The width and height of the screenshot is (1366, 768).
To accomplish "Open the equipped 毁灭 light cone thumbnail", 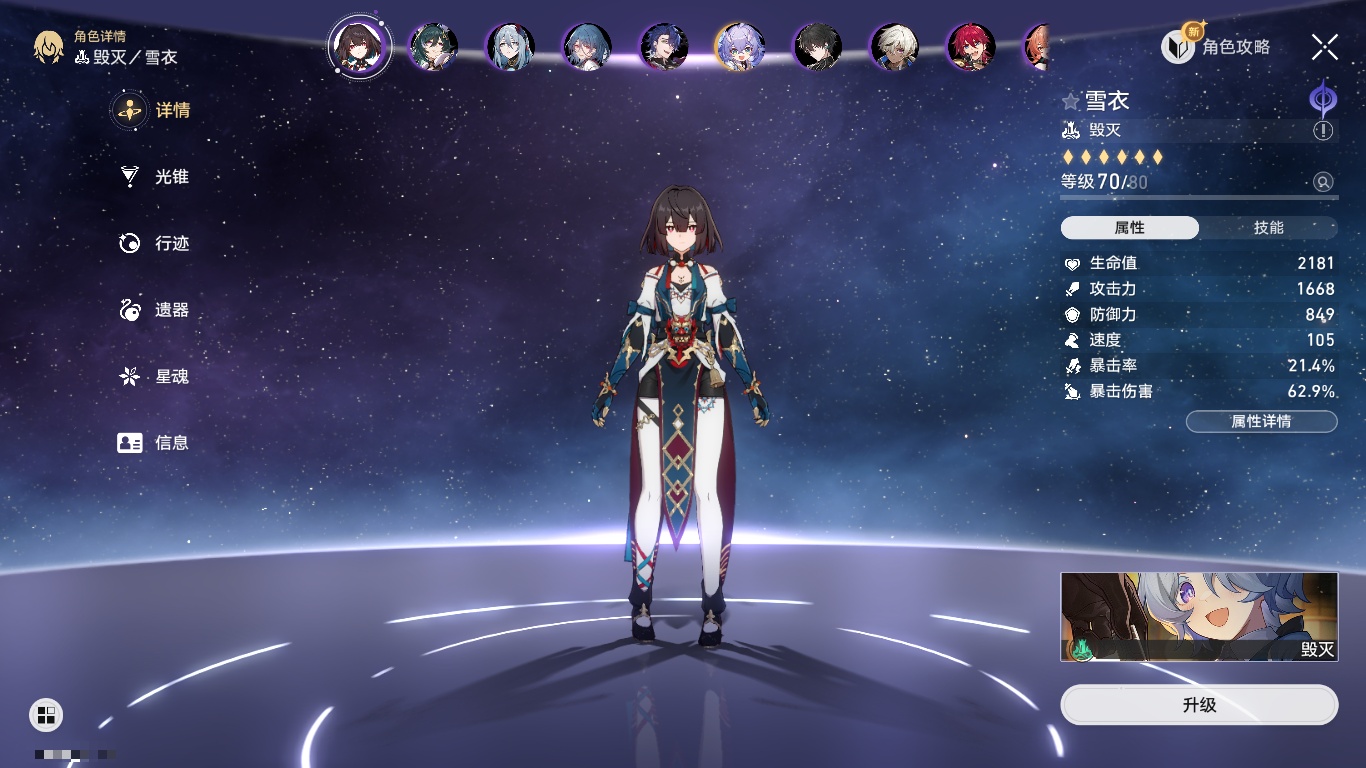I will 1199,616.
